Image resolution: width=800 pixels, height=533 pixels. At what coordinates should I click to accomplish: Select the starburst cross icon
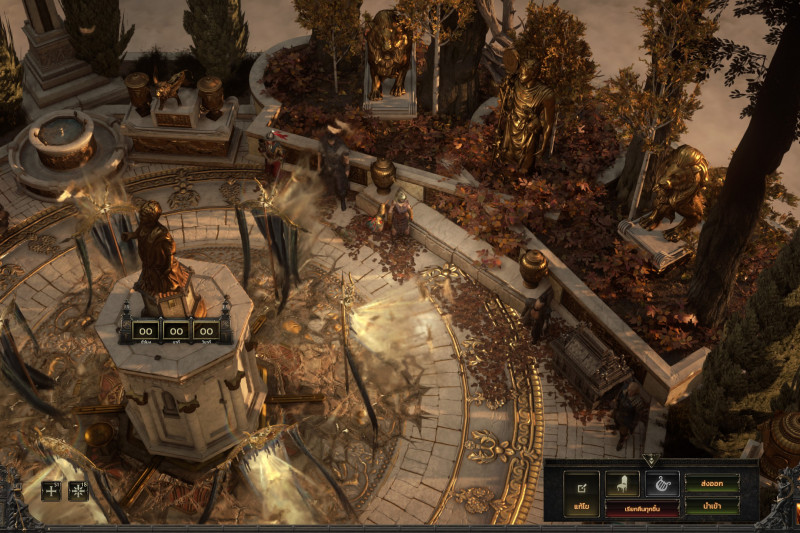click(x=78, y=490)
